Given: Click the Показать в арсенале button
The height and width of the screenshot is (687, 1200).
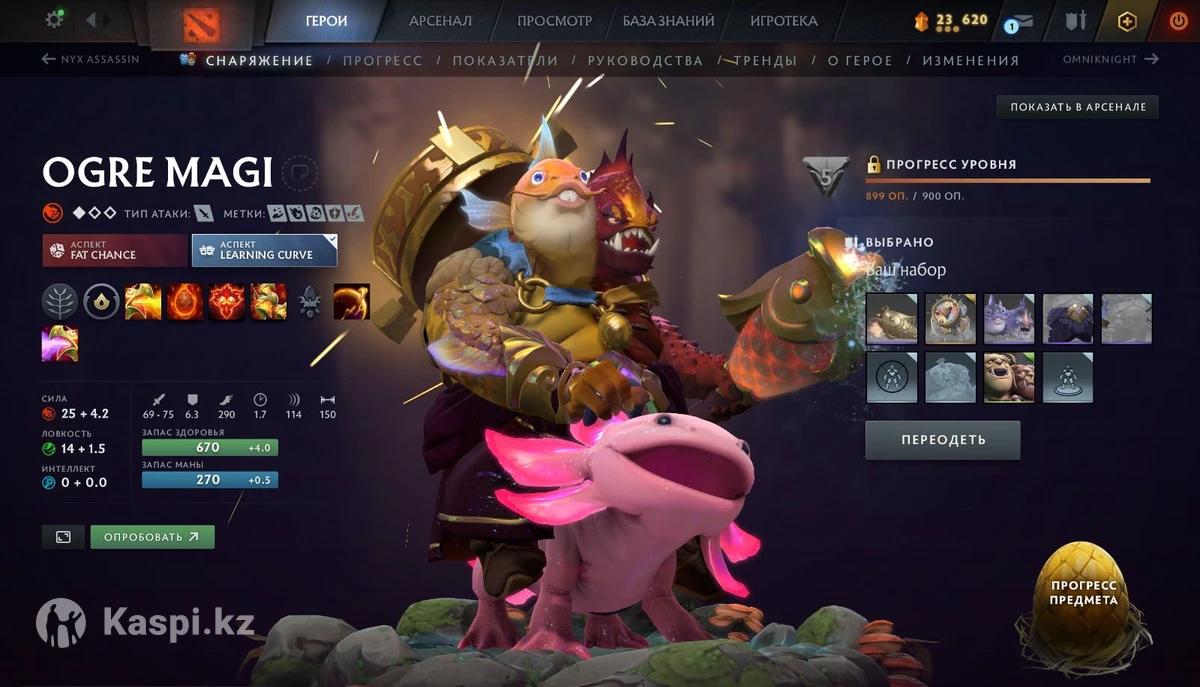Looking at the screenshot, I should (x=1077, y=107).
